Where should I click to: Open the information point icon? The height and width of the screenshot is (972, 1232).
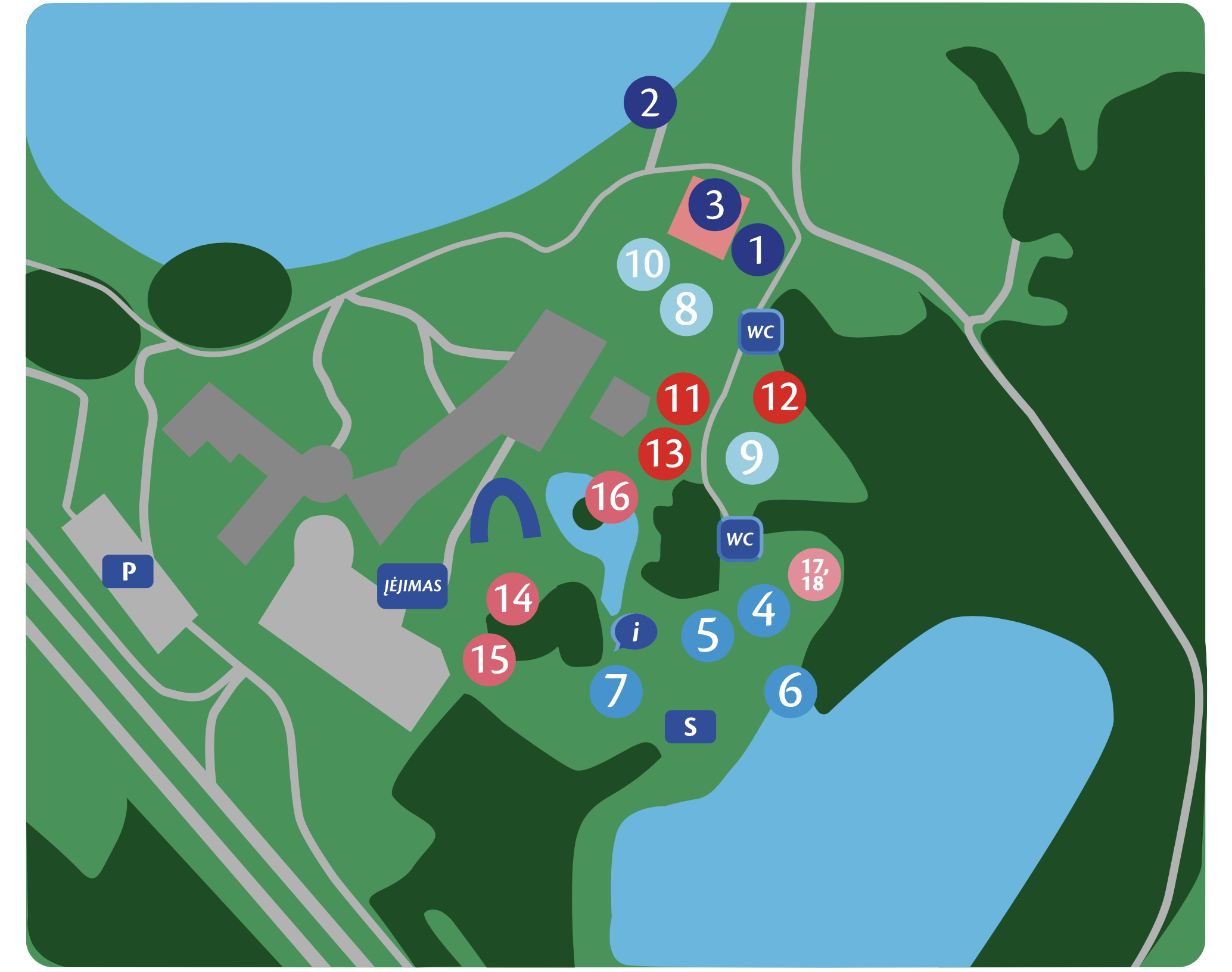(x=635, y=631)
